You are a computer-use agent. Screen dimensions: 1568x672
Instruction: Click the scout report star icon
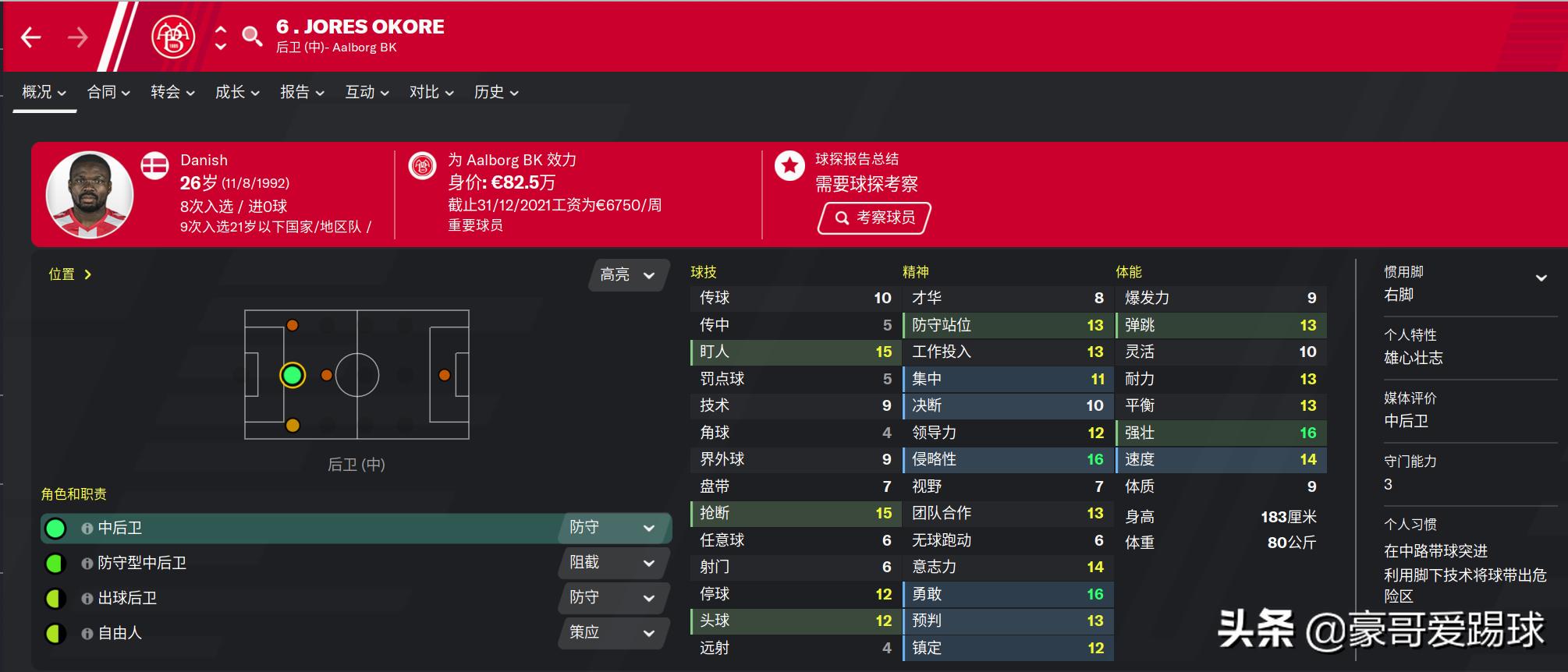point(789,165)
